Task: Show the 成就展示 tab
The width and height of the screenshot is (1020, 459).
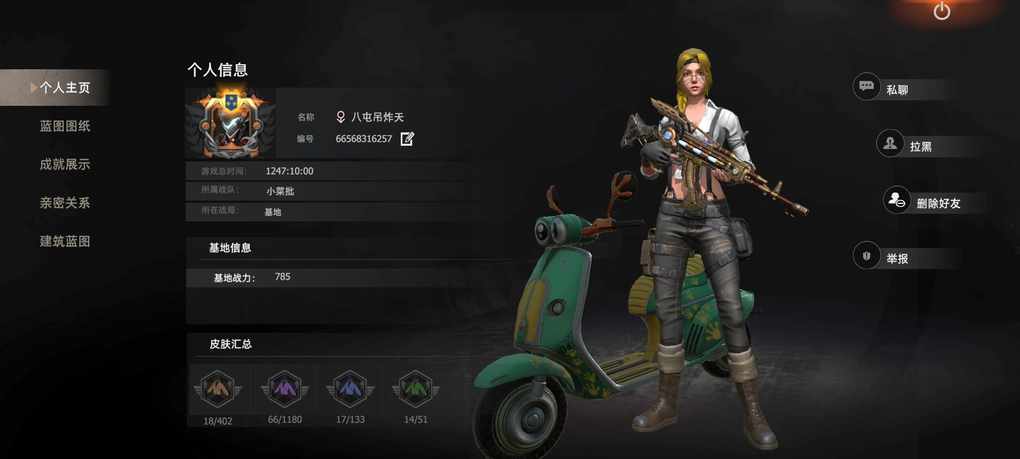Action: [x=65, y=164]
